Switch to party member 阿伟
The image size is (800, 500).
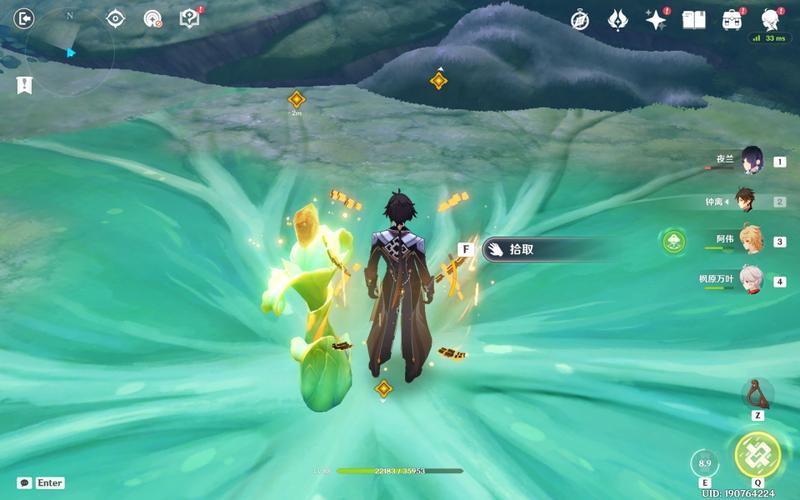(752, 240)
